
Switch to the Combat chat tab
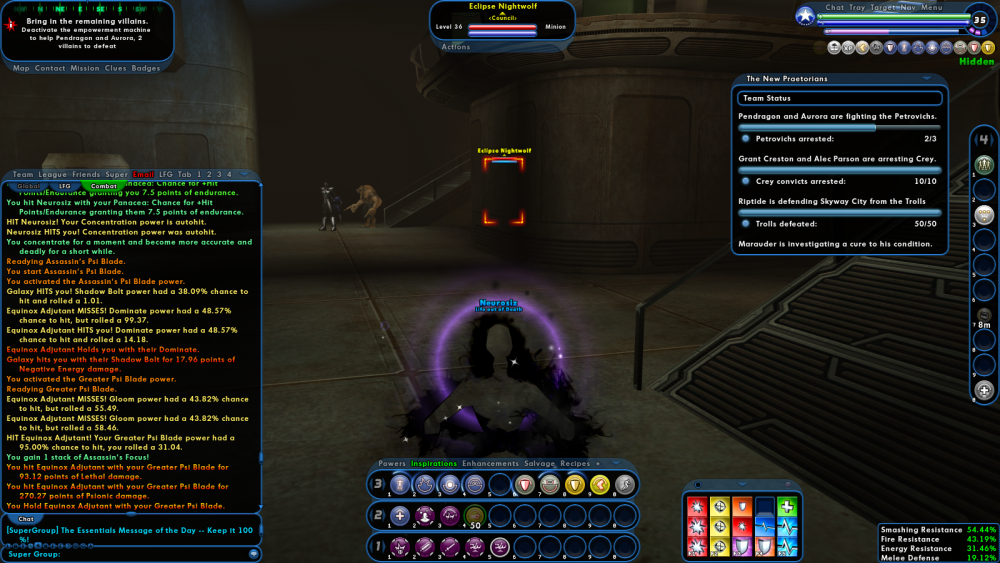103,185
